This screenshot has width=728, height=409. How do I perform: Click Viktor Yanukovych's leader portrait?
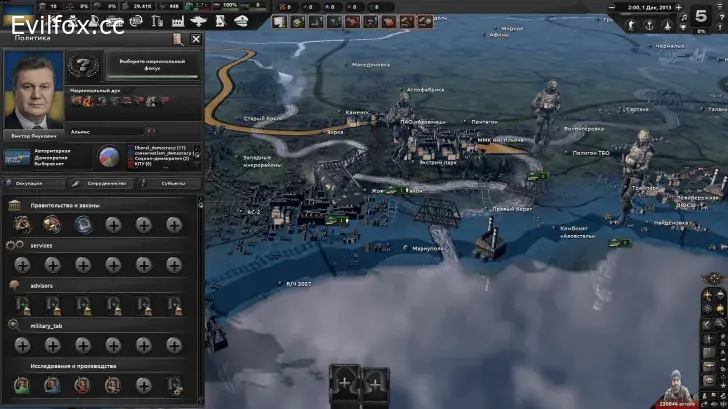tap(32, 90)
